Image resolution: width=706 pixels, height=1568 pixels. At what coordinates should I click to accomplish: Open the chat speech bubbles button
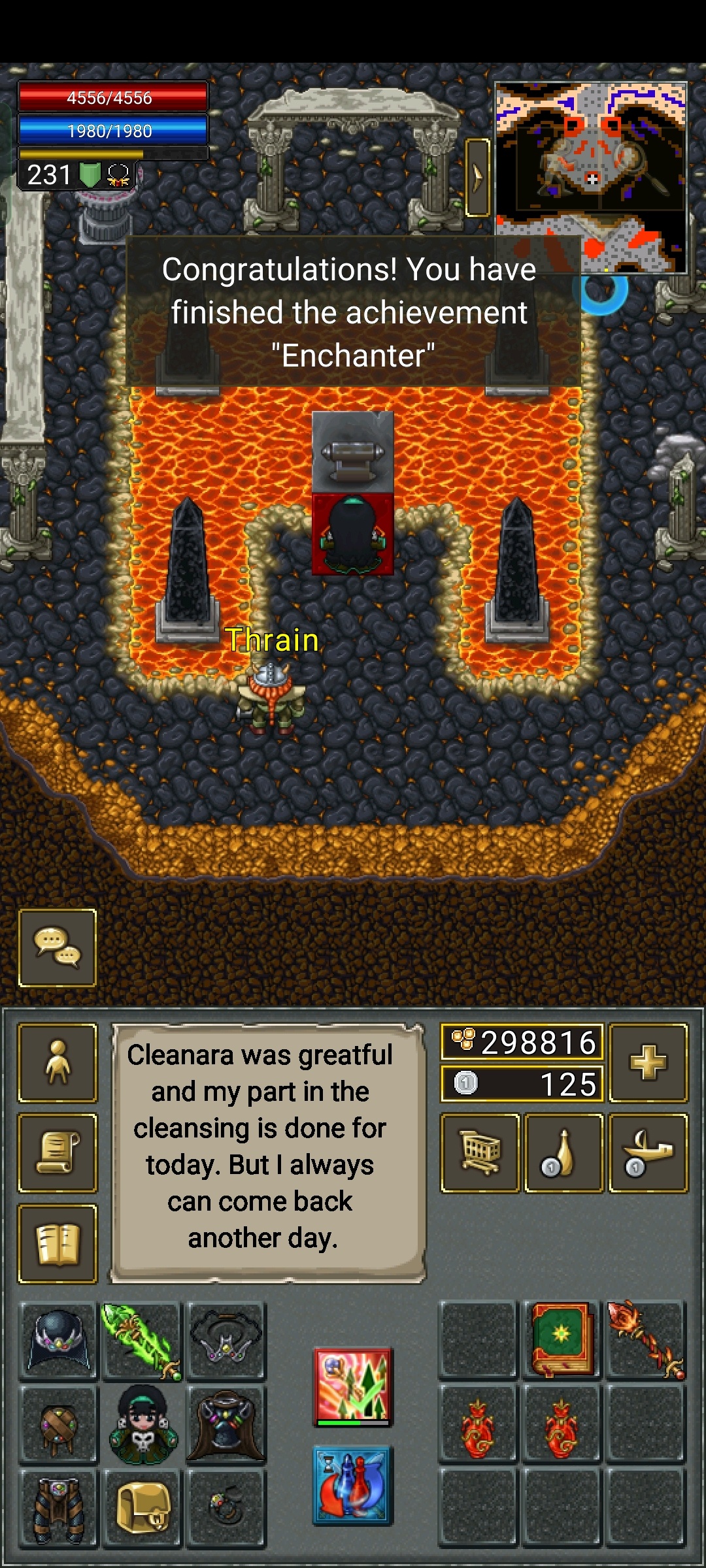click(x=58, y=947)
